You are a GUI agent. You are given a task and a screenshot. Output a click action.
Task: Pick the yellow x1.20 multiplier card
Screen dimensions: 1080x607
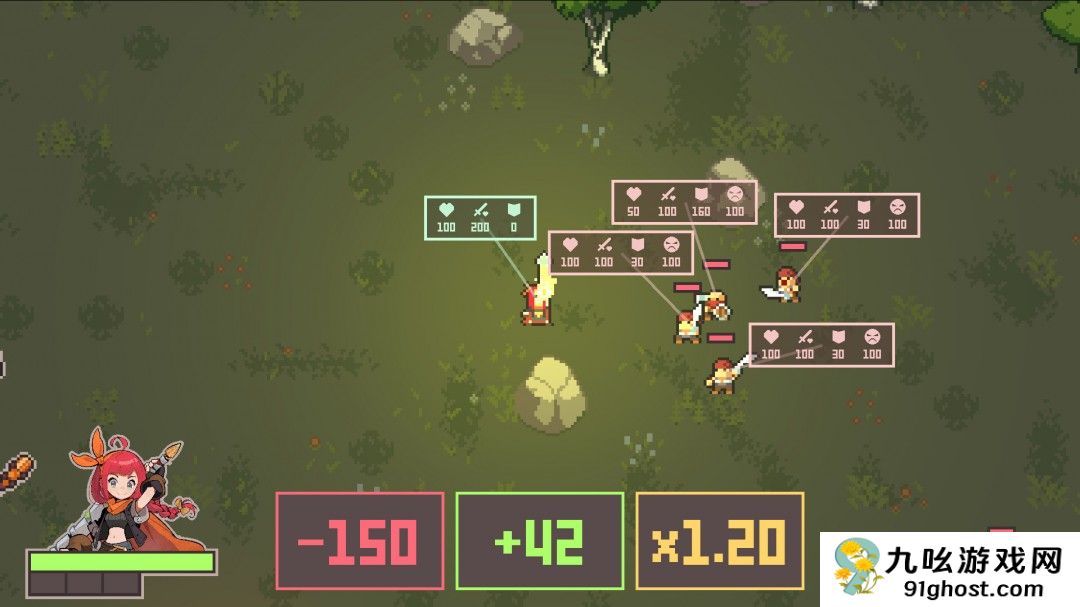pyautogui.click(x=719, y=541)
